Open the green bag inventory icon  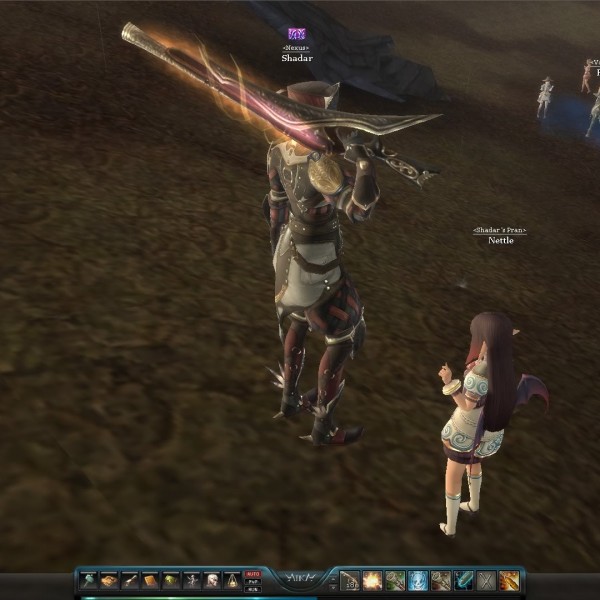pyautogui.click(x=171, y=580)
